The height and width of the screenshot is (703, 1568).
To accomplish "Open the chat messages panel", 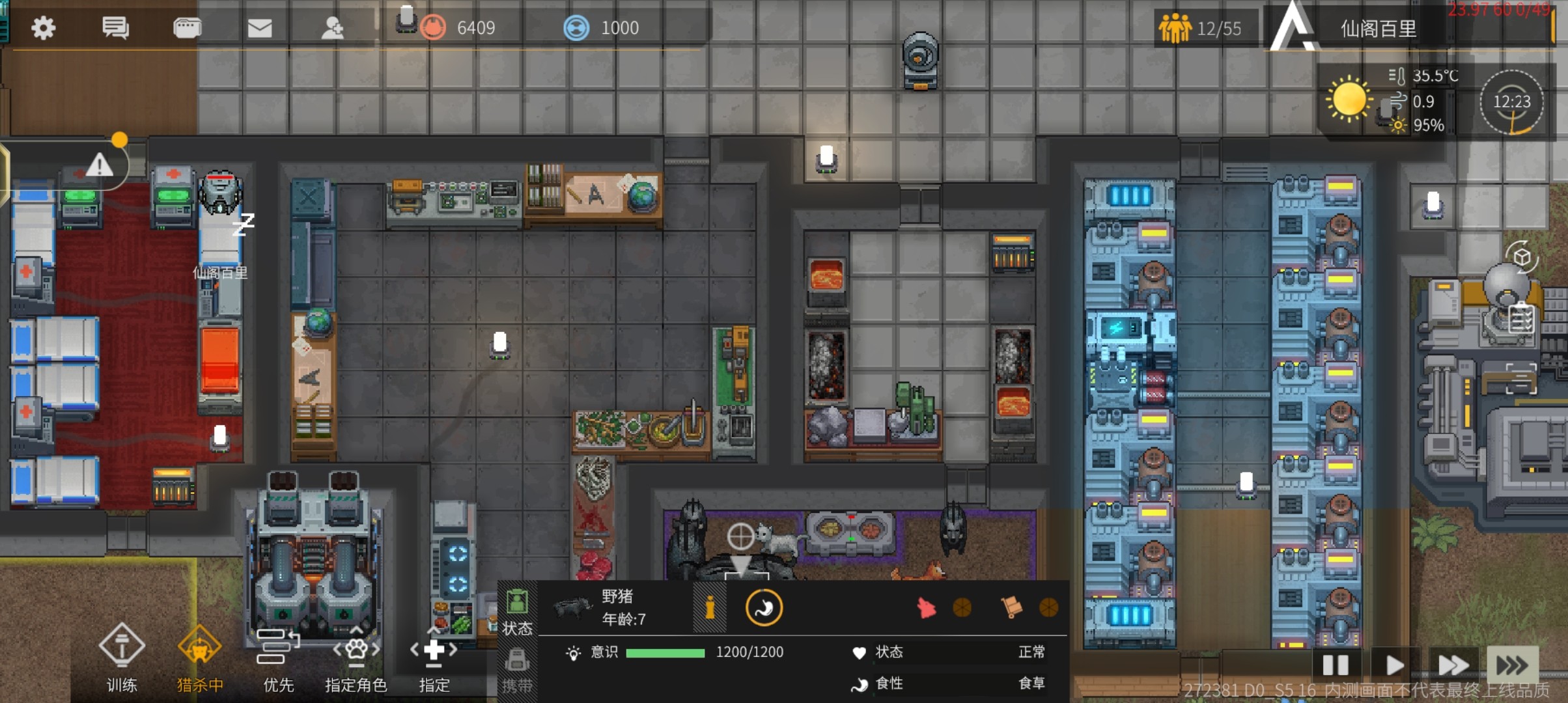I will (x=115, y=28).
